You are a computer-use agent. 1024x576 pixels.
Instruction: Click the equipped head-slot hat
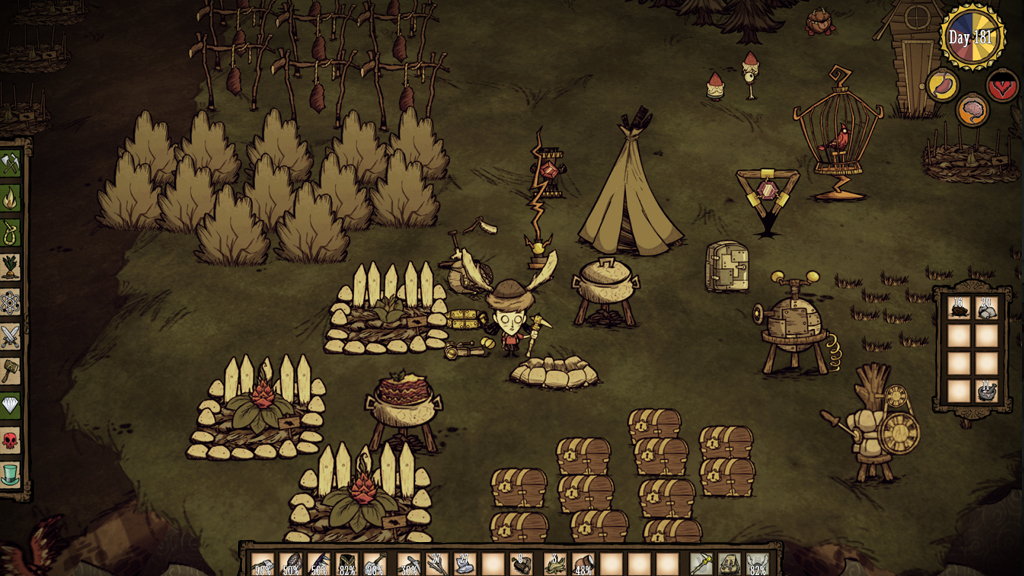758,565
